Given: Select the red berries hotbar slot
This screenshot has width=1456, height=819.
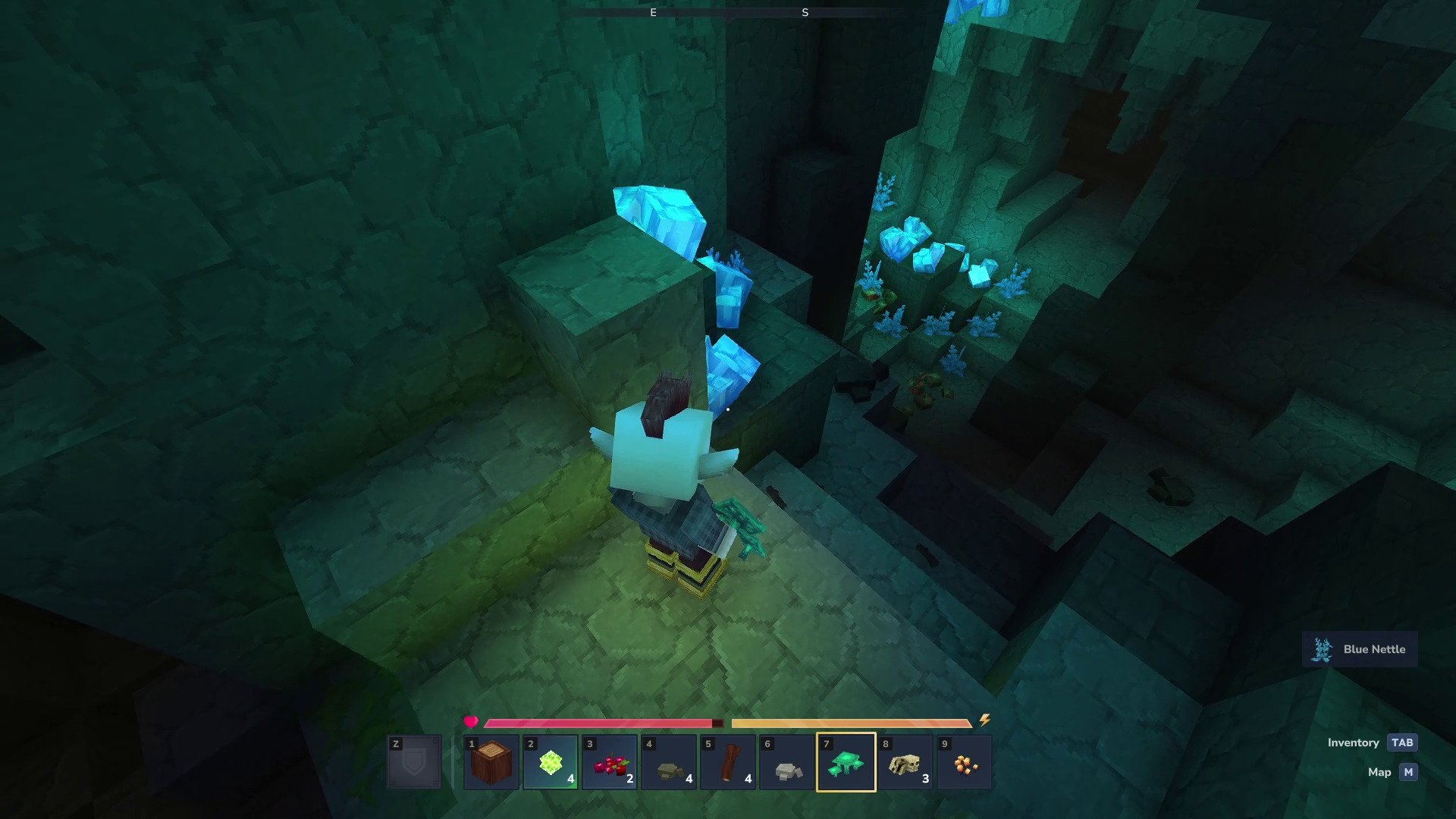Looking at the screenshot, I should point(610,762).
